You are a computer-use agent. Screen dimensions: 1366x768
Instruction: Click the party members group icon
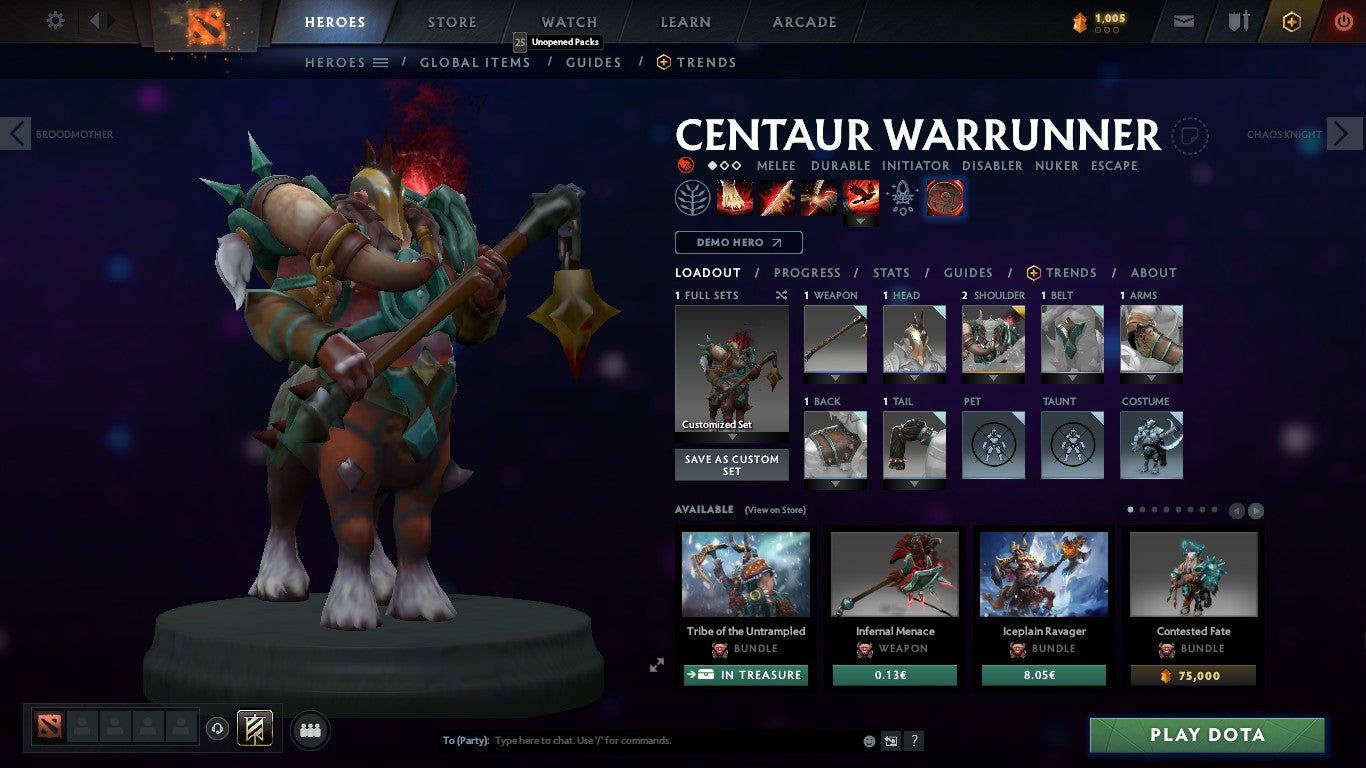point(310,730)
